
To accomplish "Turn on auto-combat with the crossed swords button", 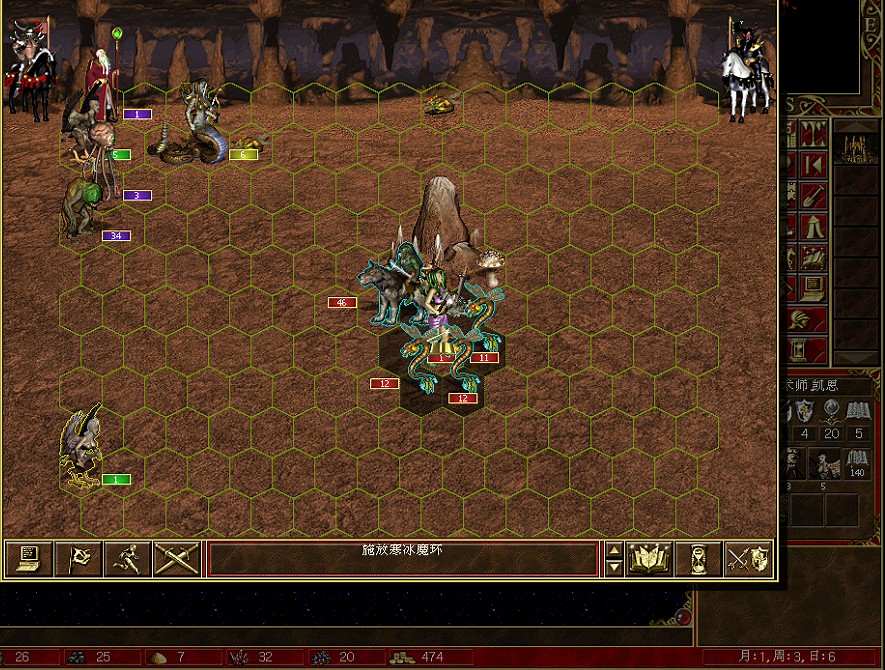I will 176,558.
